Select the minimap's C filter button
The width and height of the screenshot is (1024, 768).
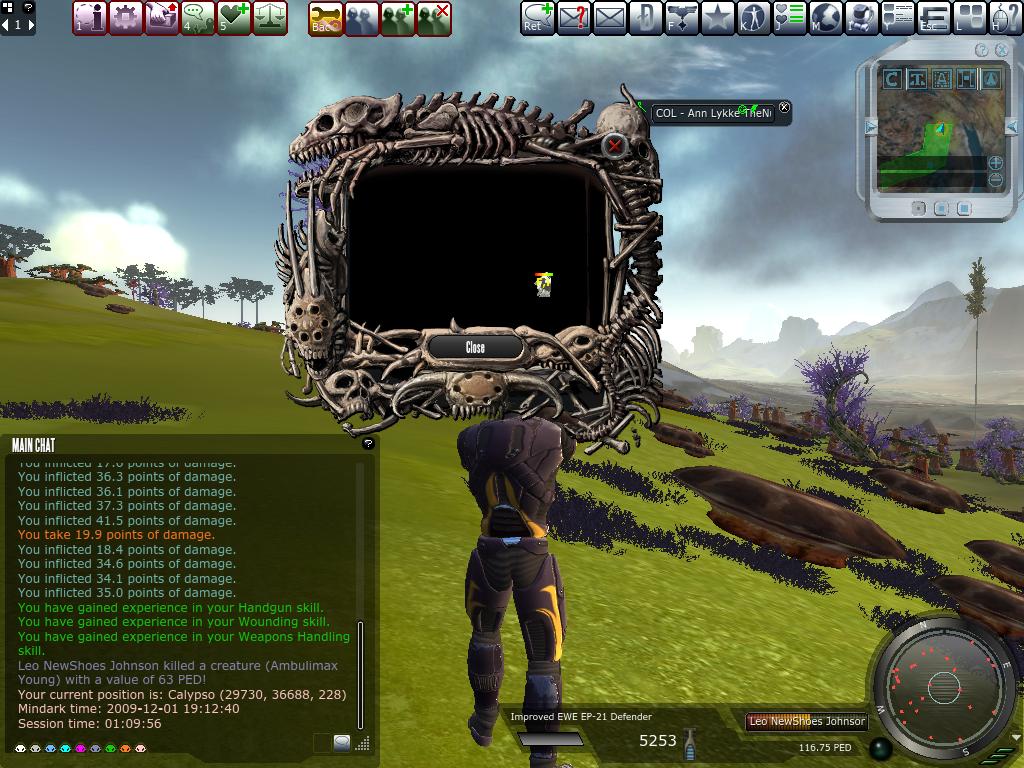point(892,79)
